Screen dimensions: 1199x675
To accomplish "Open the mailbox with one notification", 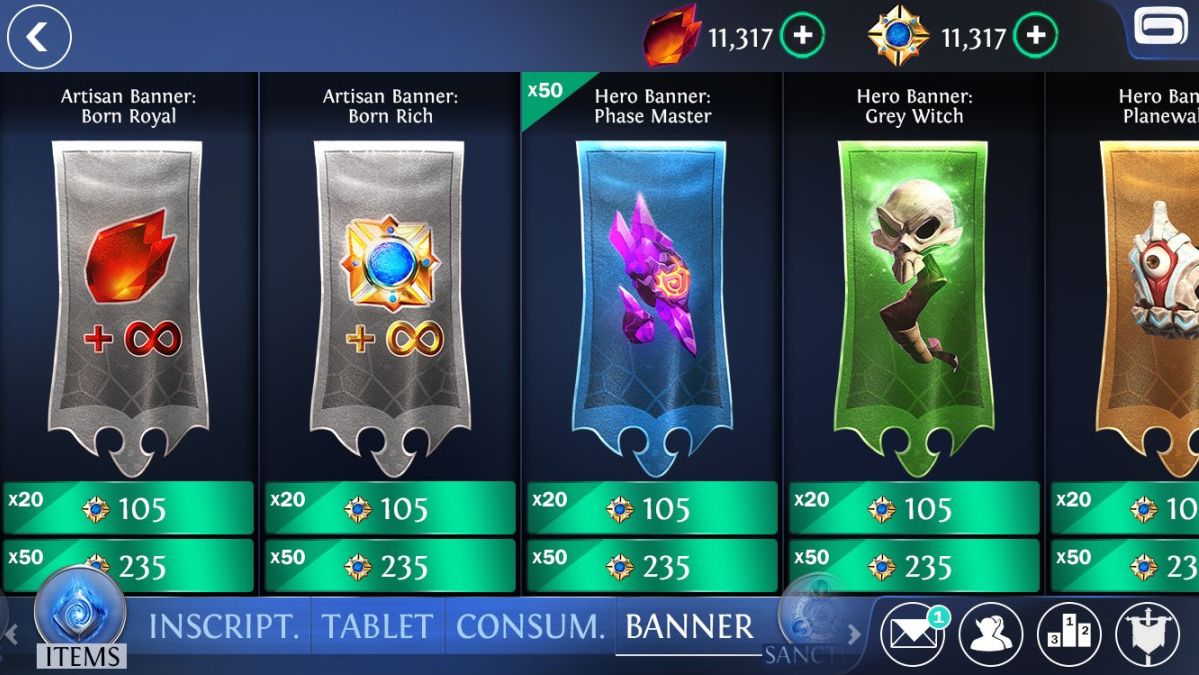I will (912, 635).
